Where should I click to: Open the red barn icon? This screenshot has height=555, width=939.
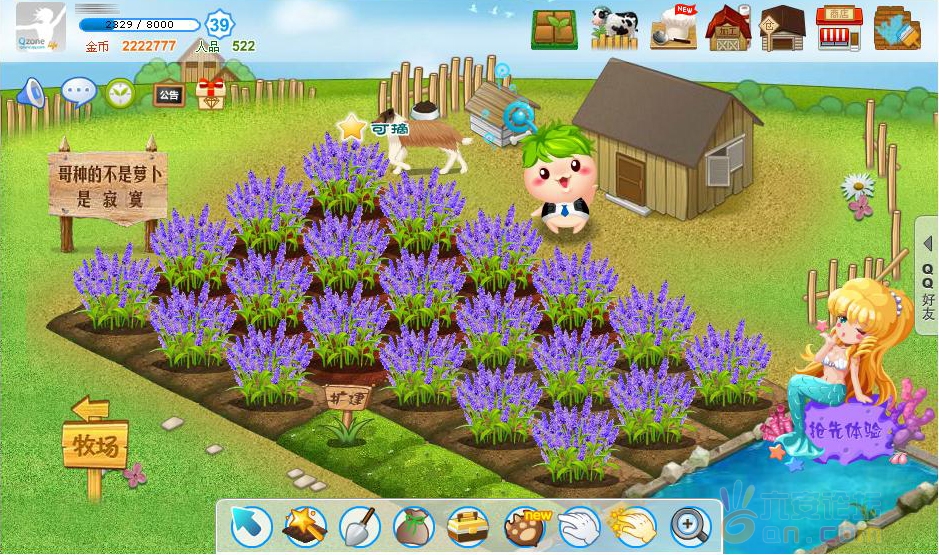[728, 28]
